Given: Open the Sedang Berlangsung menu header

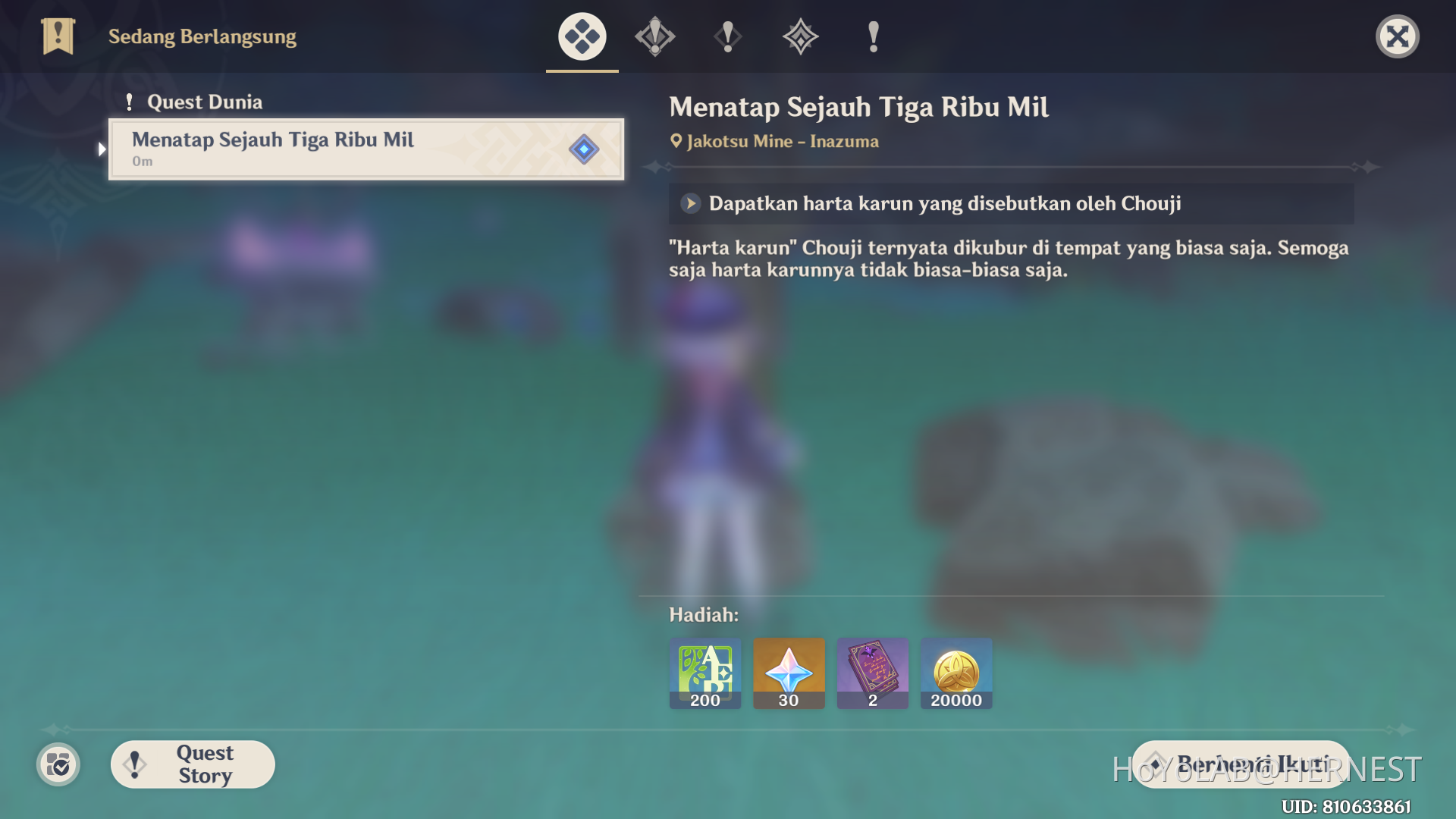Looking at the screenshot, I should 202,36.
